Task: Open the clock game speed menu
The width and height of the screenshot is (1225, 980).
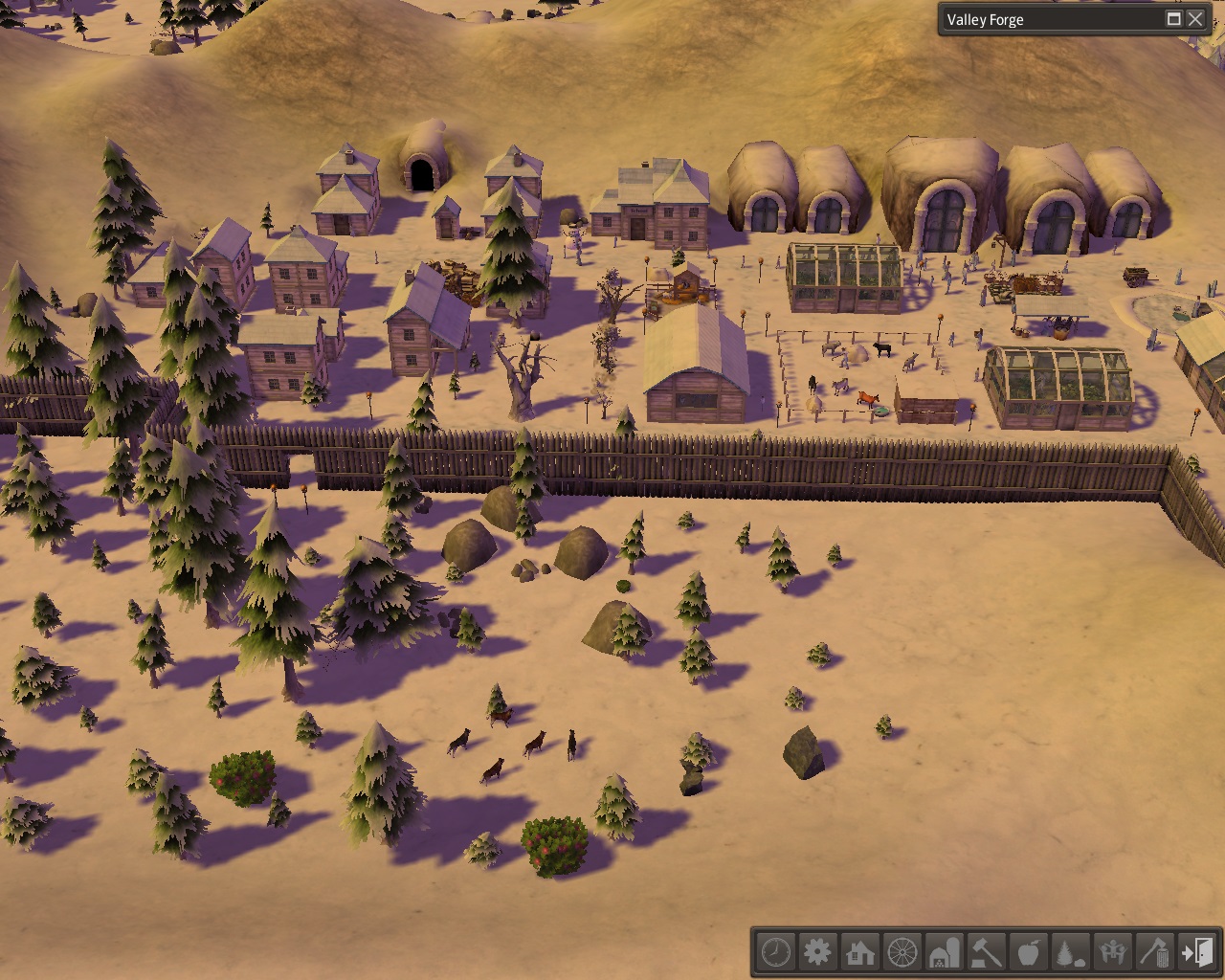Action: (x=776, y=952)
